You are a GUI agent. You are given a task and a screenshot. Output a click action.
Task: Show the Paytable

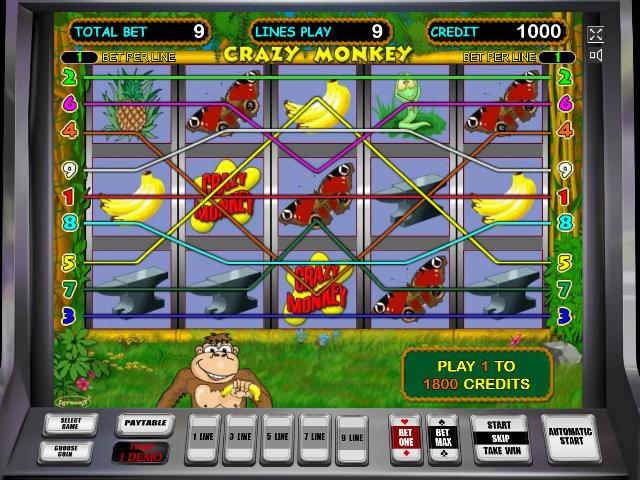click(145, 424)
